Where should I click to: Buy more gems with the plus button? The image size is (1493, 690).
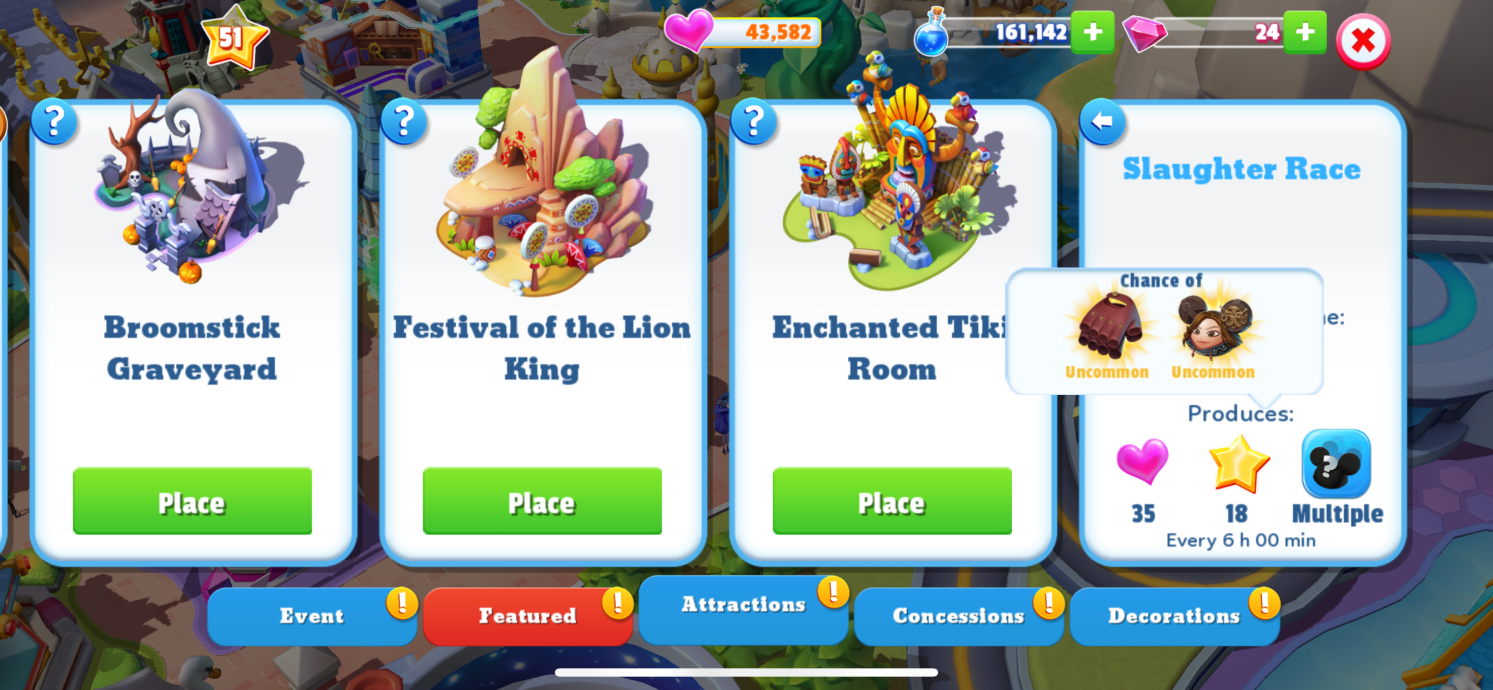[x=1304, y=32]
